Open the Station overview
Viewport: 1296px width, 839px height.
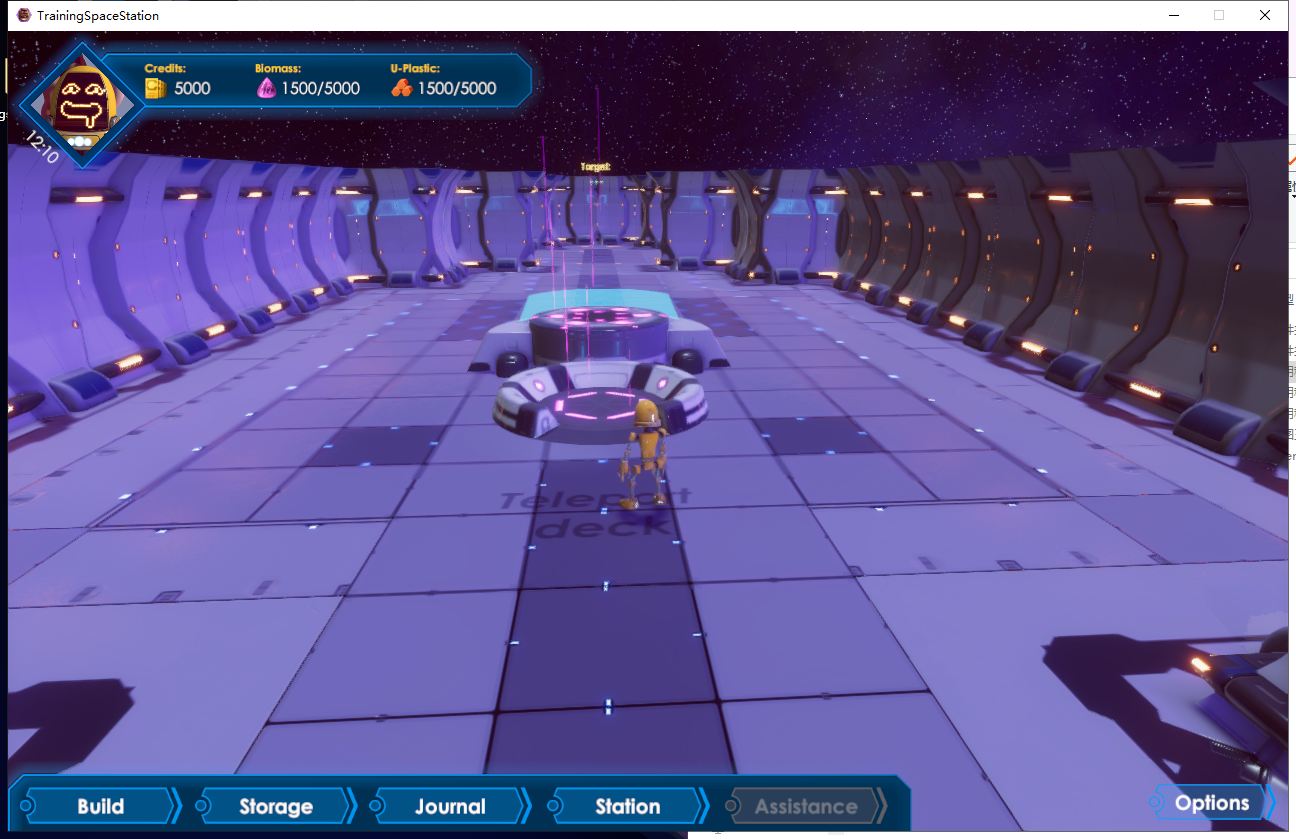click(627, 806)
